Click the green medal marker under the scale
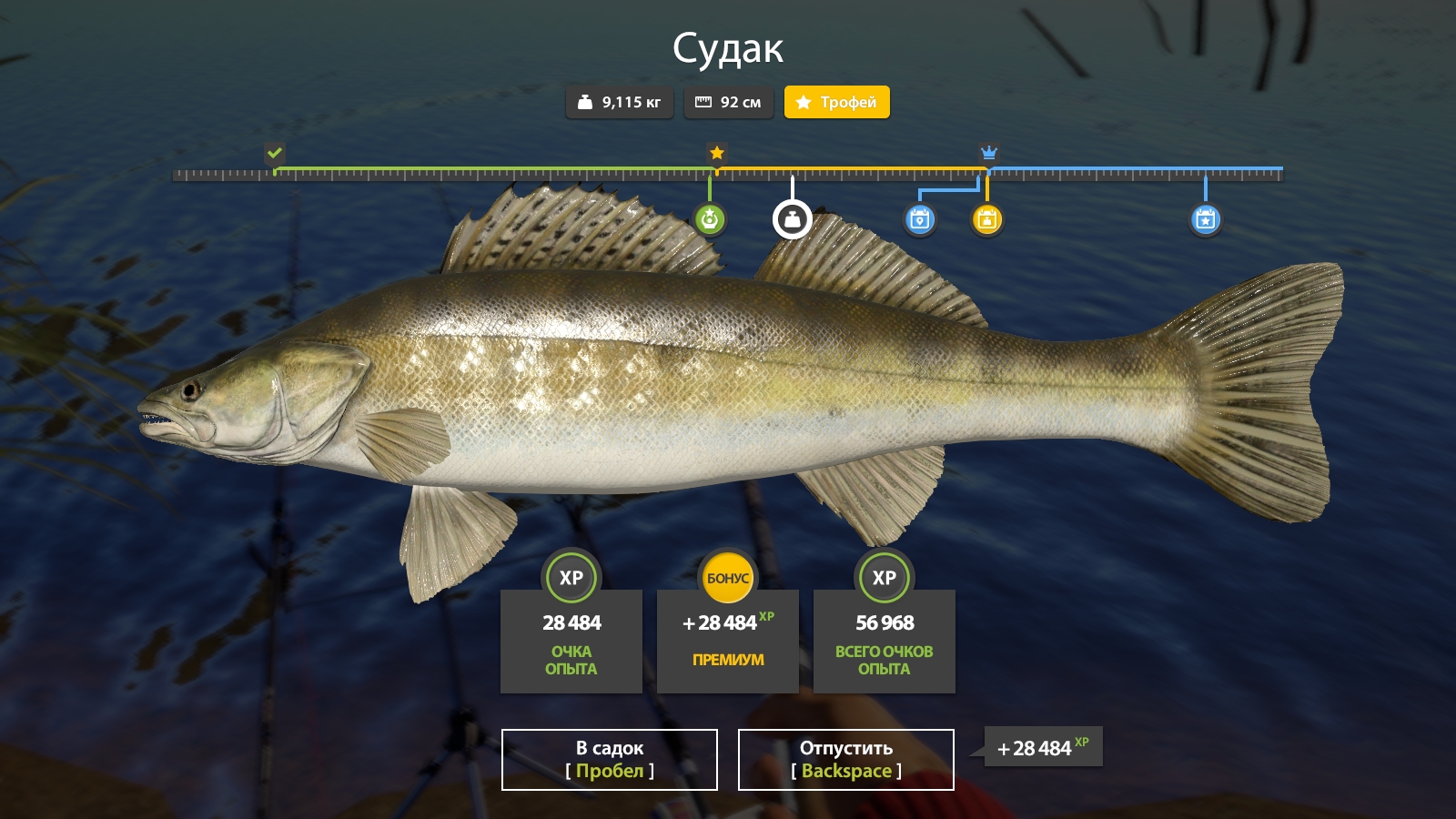 coord(710,219)
